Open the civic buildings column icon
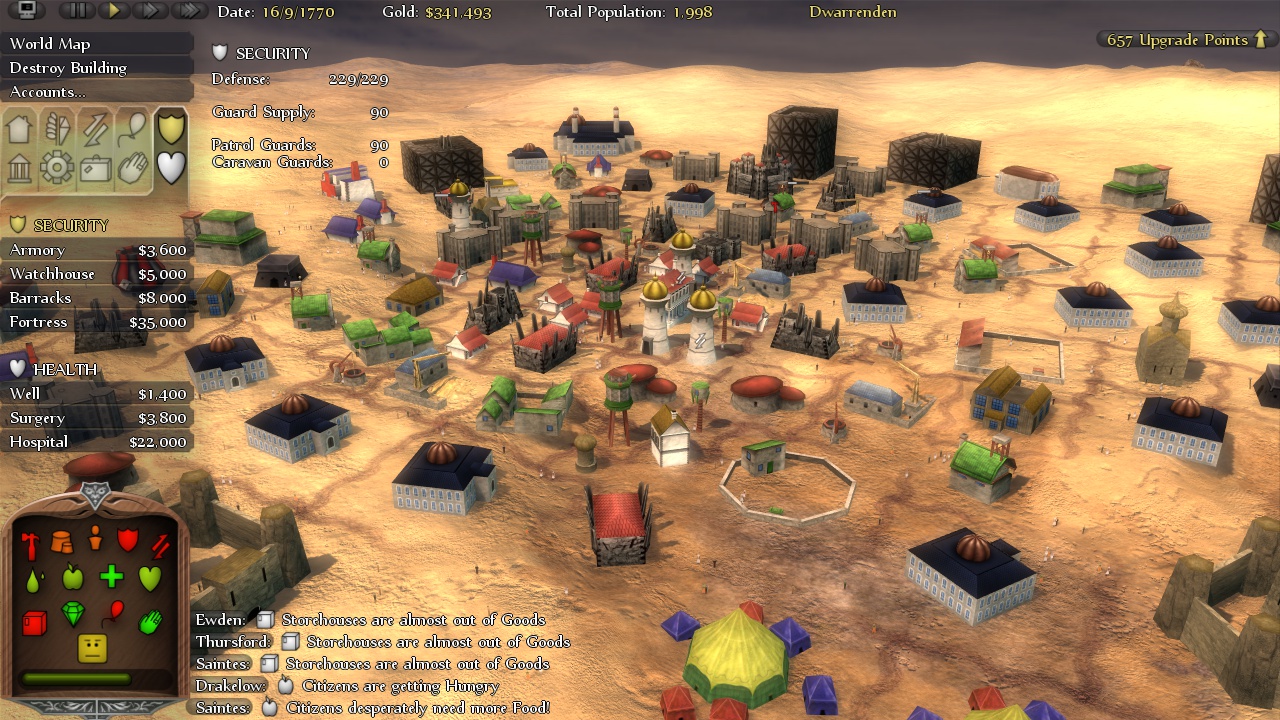Screen dimensions: 1280x720 pos(20,168)
